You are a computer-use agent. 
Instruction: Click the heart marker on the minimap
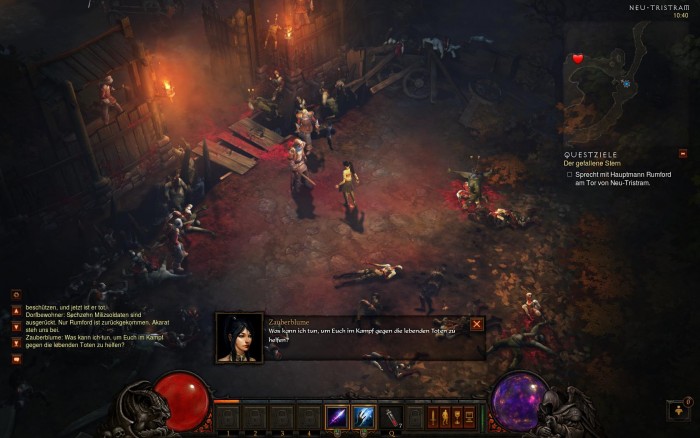[x=578, y=59]
